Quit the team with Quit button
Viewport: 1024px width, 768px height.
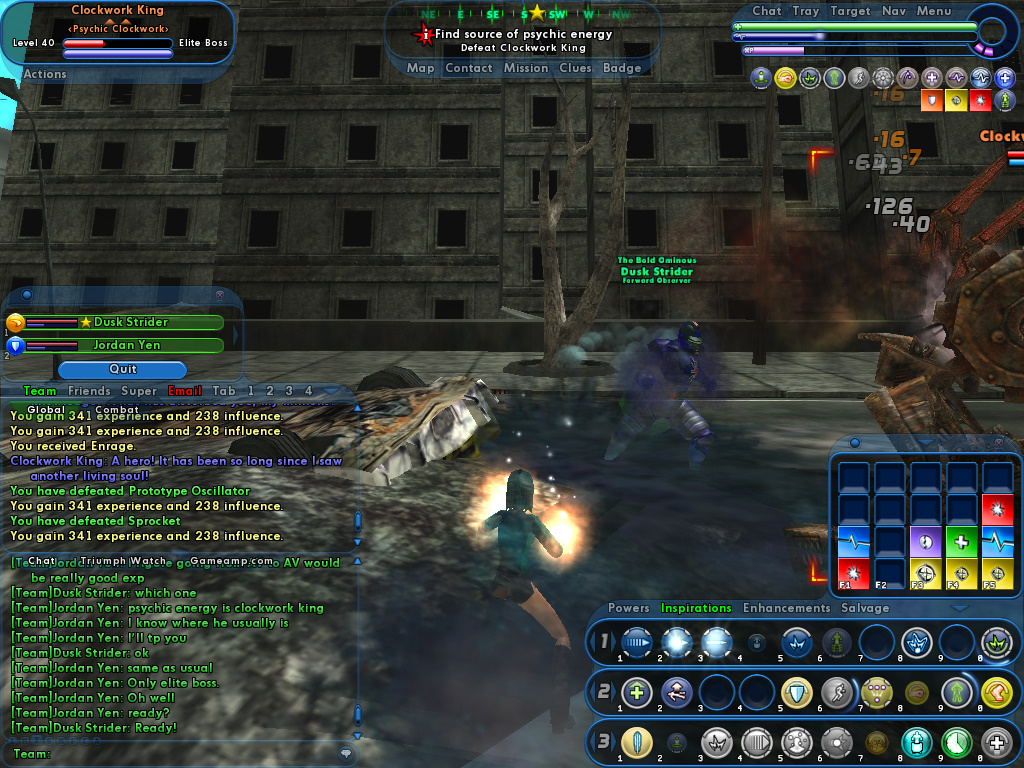(x=122, y=369)
